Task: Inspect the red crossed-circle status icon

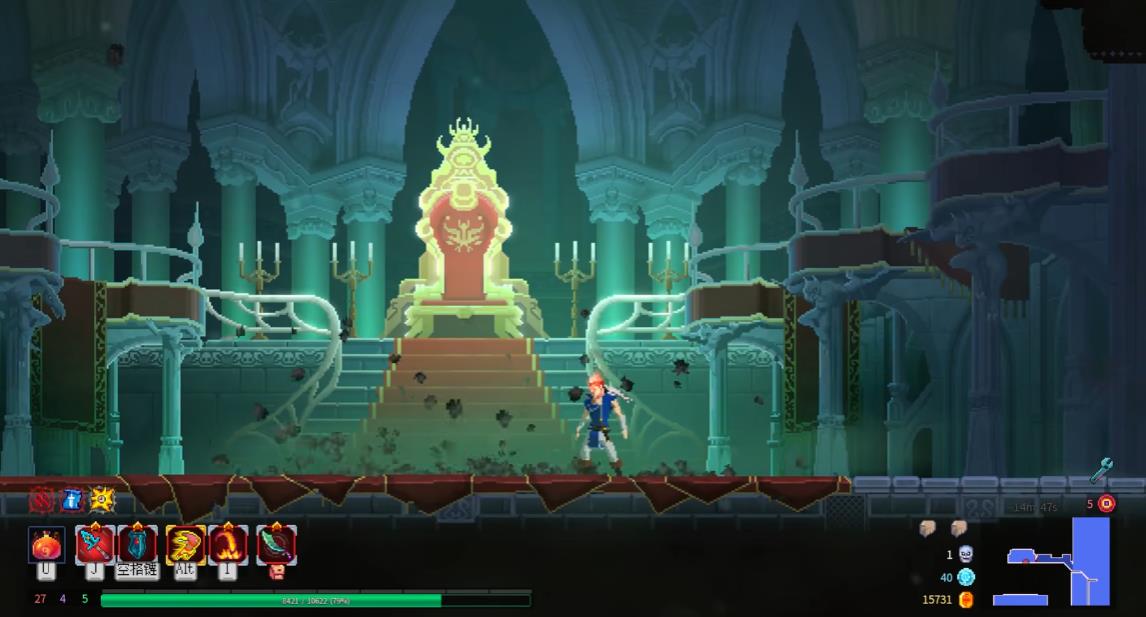Action: click(x=42, y=498)
